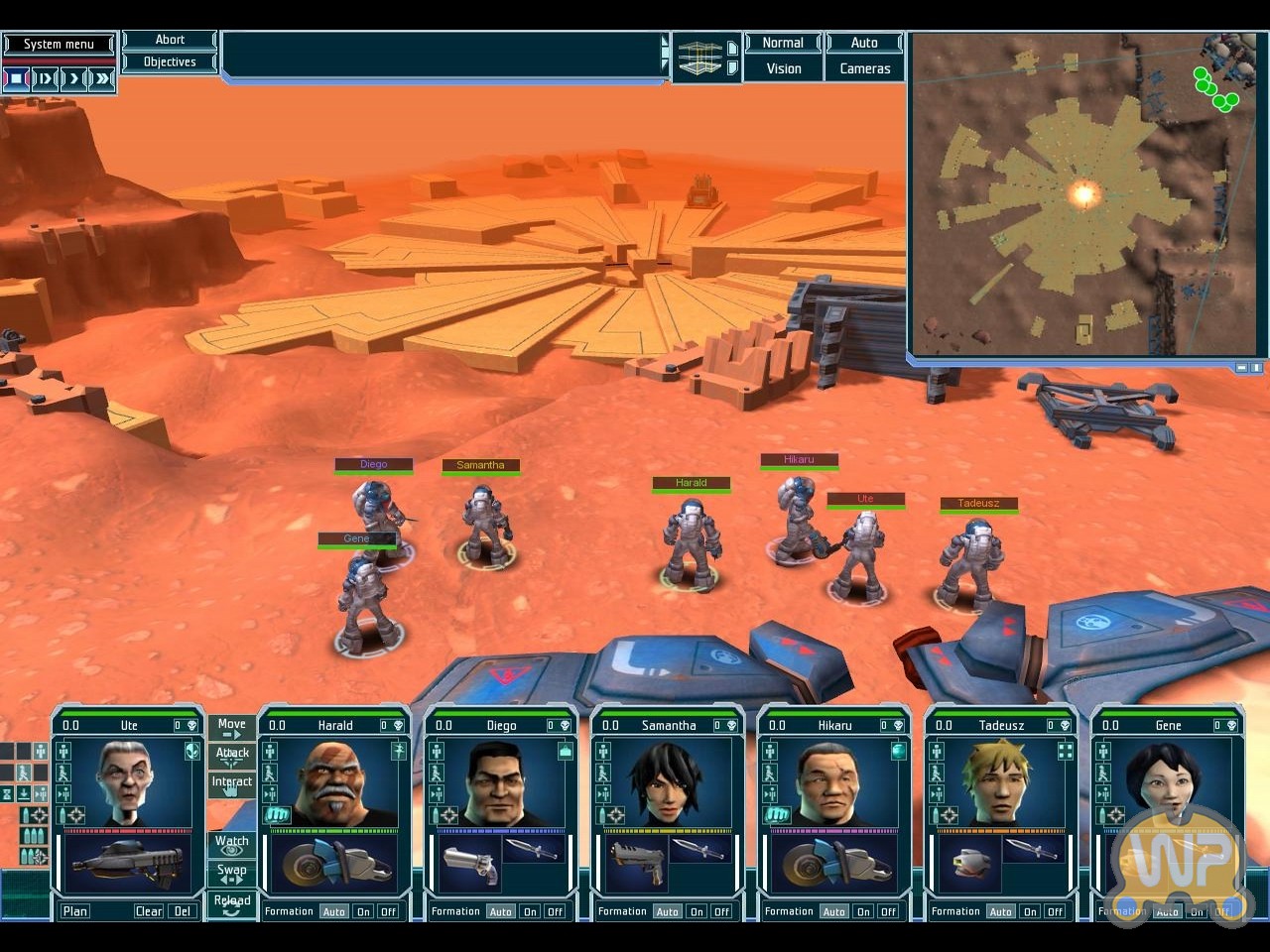Toggle the Auto camera setting
The image size is (1270, 952).
864,43
